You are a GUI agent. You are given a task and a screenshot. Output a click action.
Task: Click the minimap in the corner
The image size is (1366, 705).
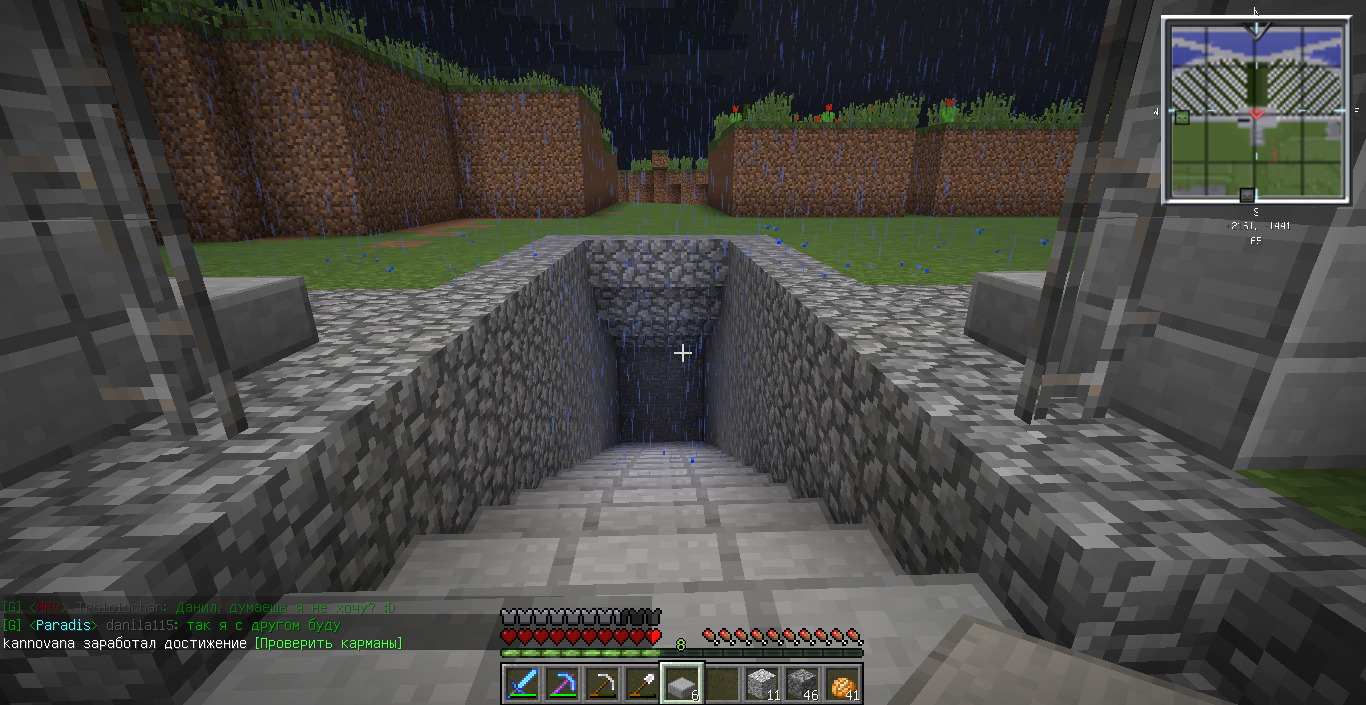coord(1257,110)
